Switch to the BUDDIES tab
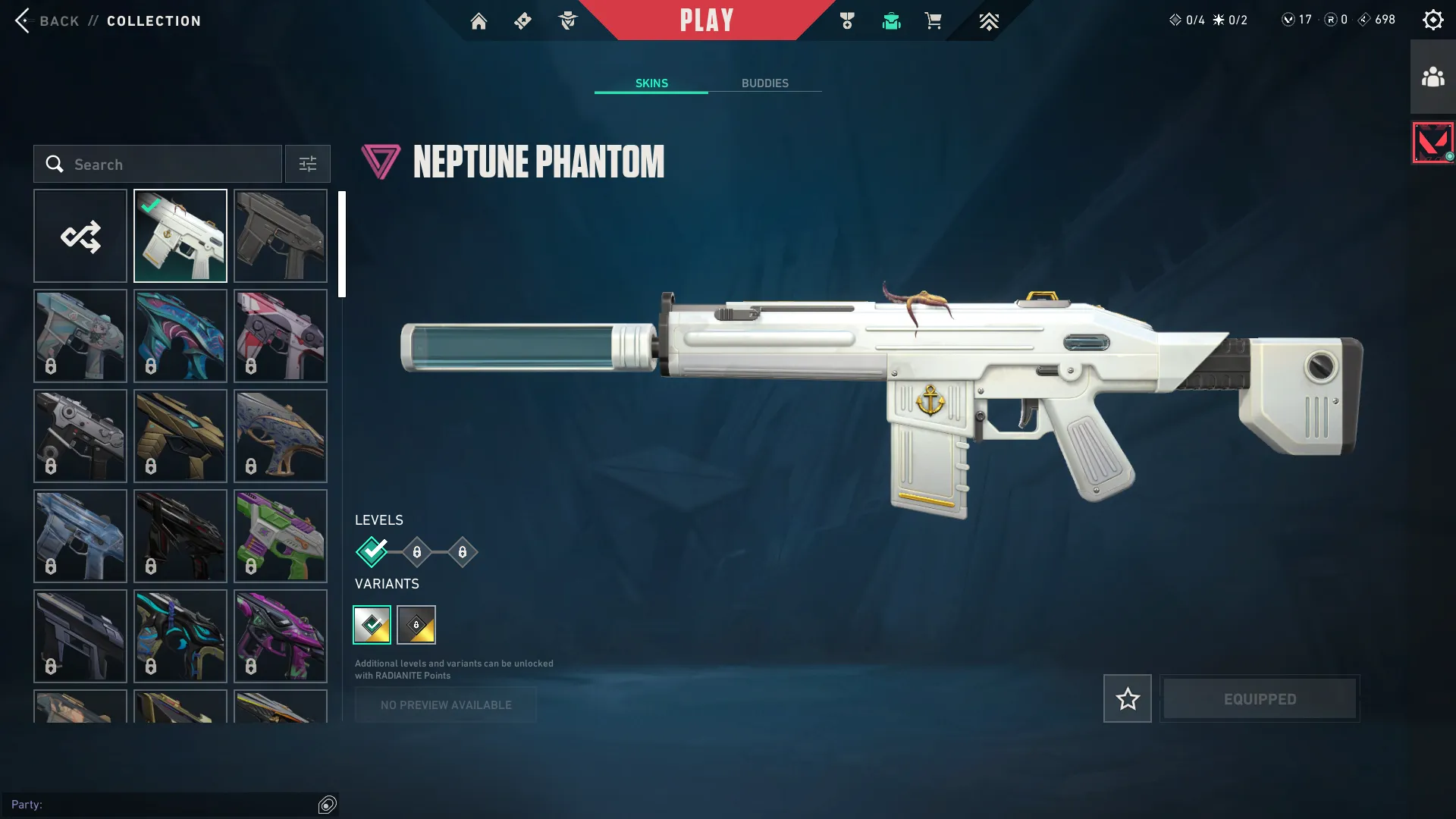1456x819 pixels. tap(766, 83)
